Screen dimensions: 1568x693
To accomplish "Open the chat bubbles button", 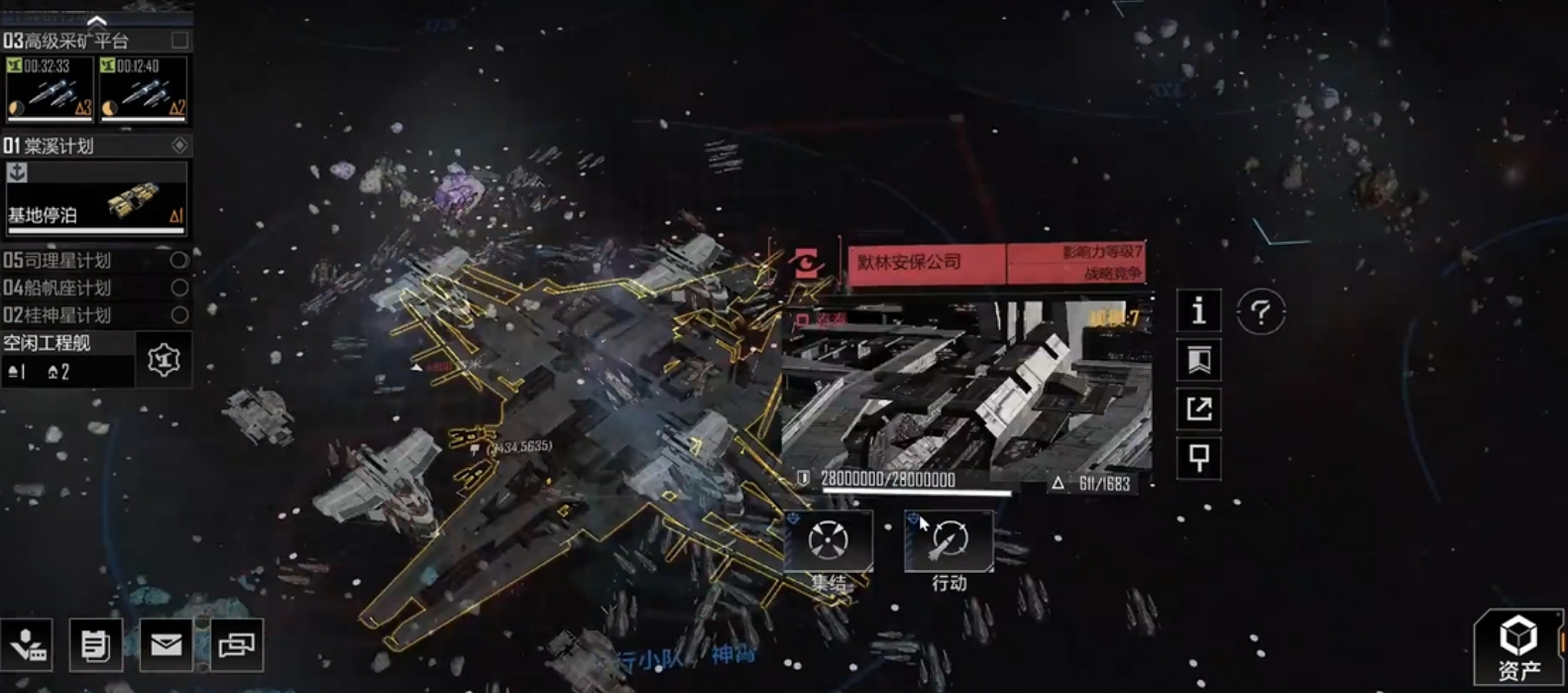I will click(x=237, y=645).
